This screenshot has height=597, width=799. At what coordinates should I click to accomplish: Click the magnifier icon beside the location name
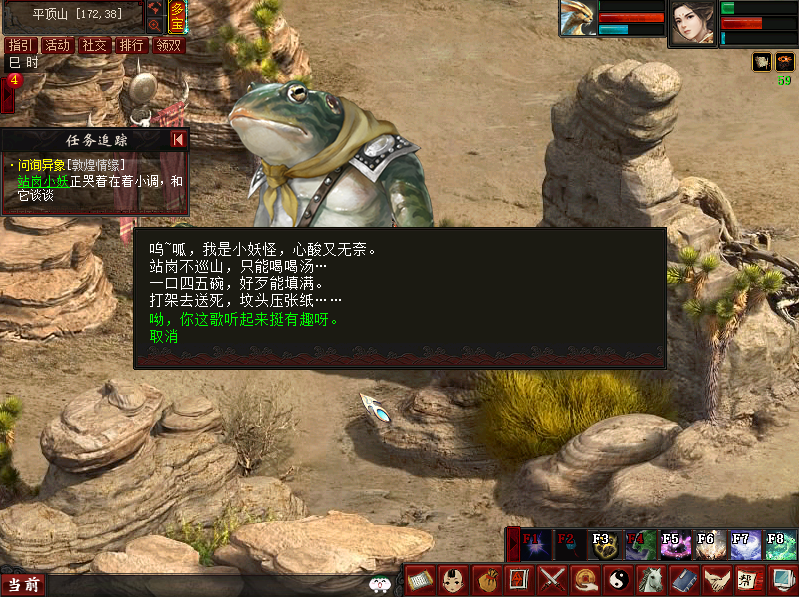154,24
